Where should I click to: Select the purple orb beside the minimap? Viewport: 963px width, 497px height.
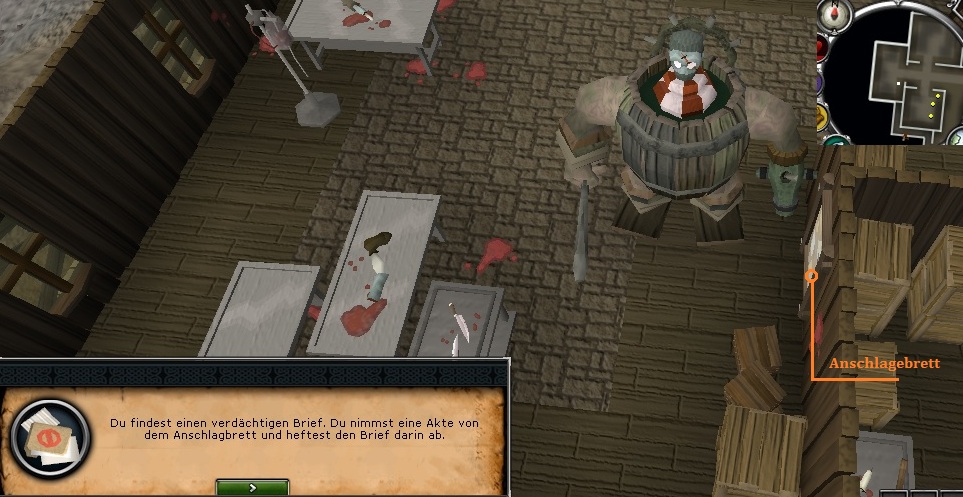(x=819, y=84)
